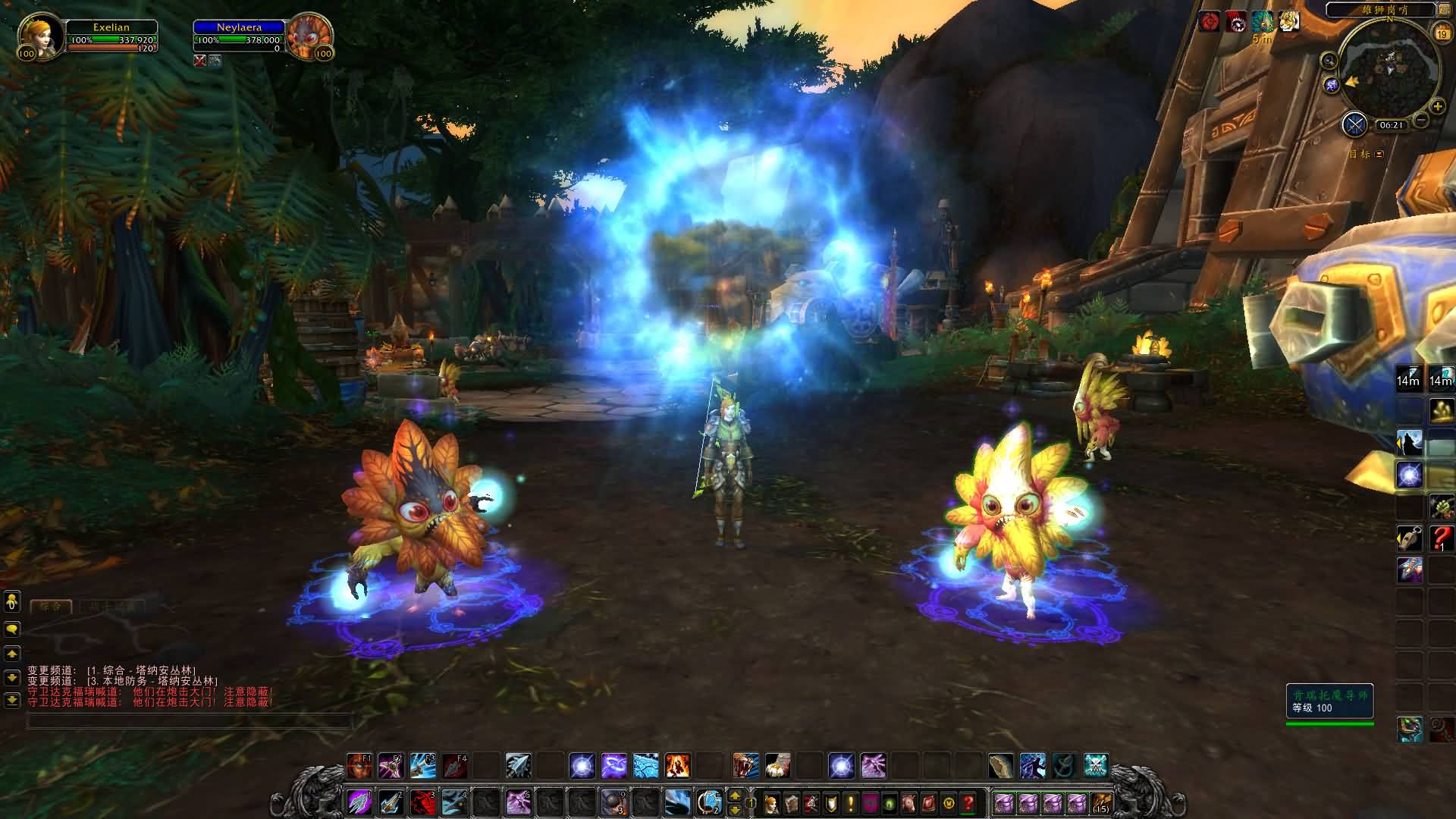
Task: Open the calendar showing day 19
Action: 1442,33
